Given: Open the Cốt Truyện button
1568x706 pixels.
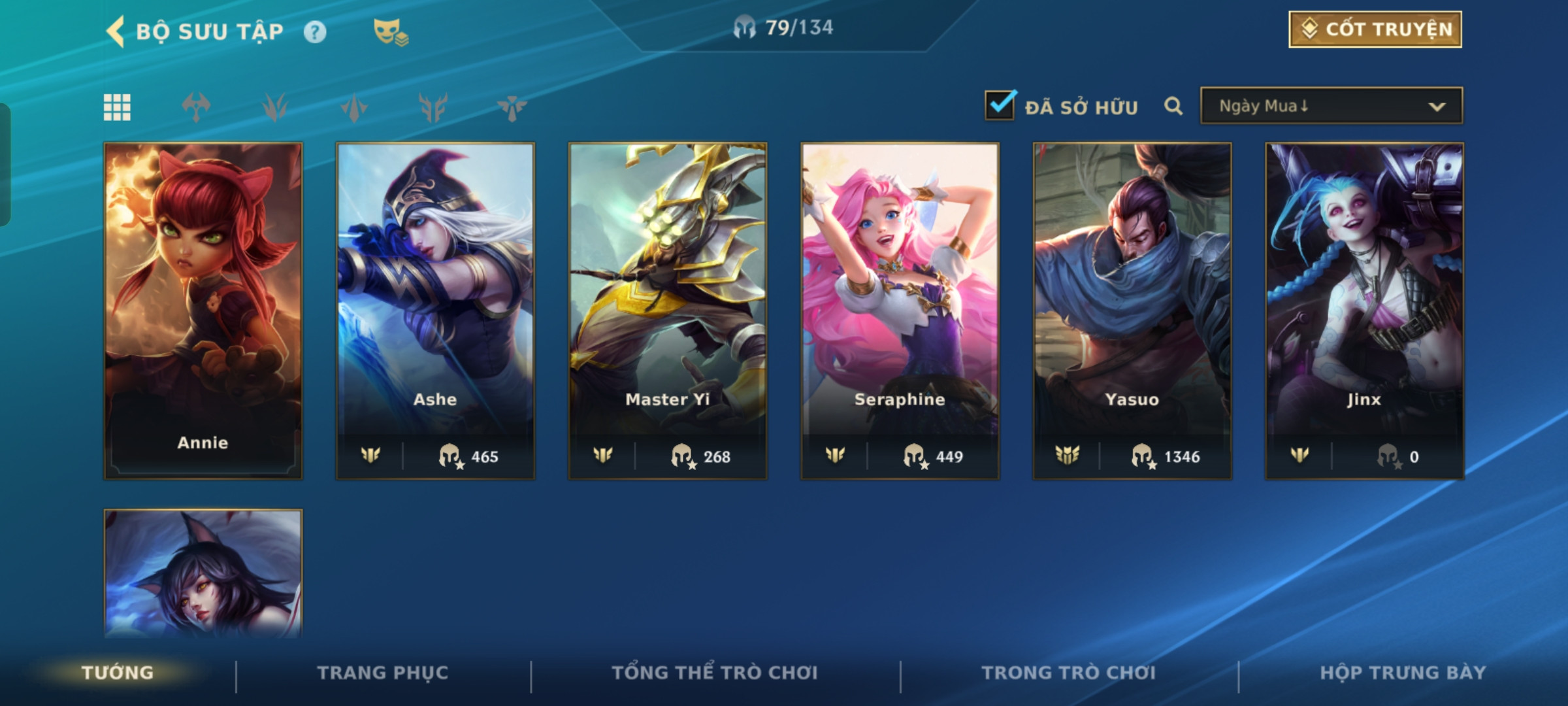Looking at the screenshot, I should pos(1375,29).
